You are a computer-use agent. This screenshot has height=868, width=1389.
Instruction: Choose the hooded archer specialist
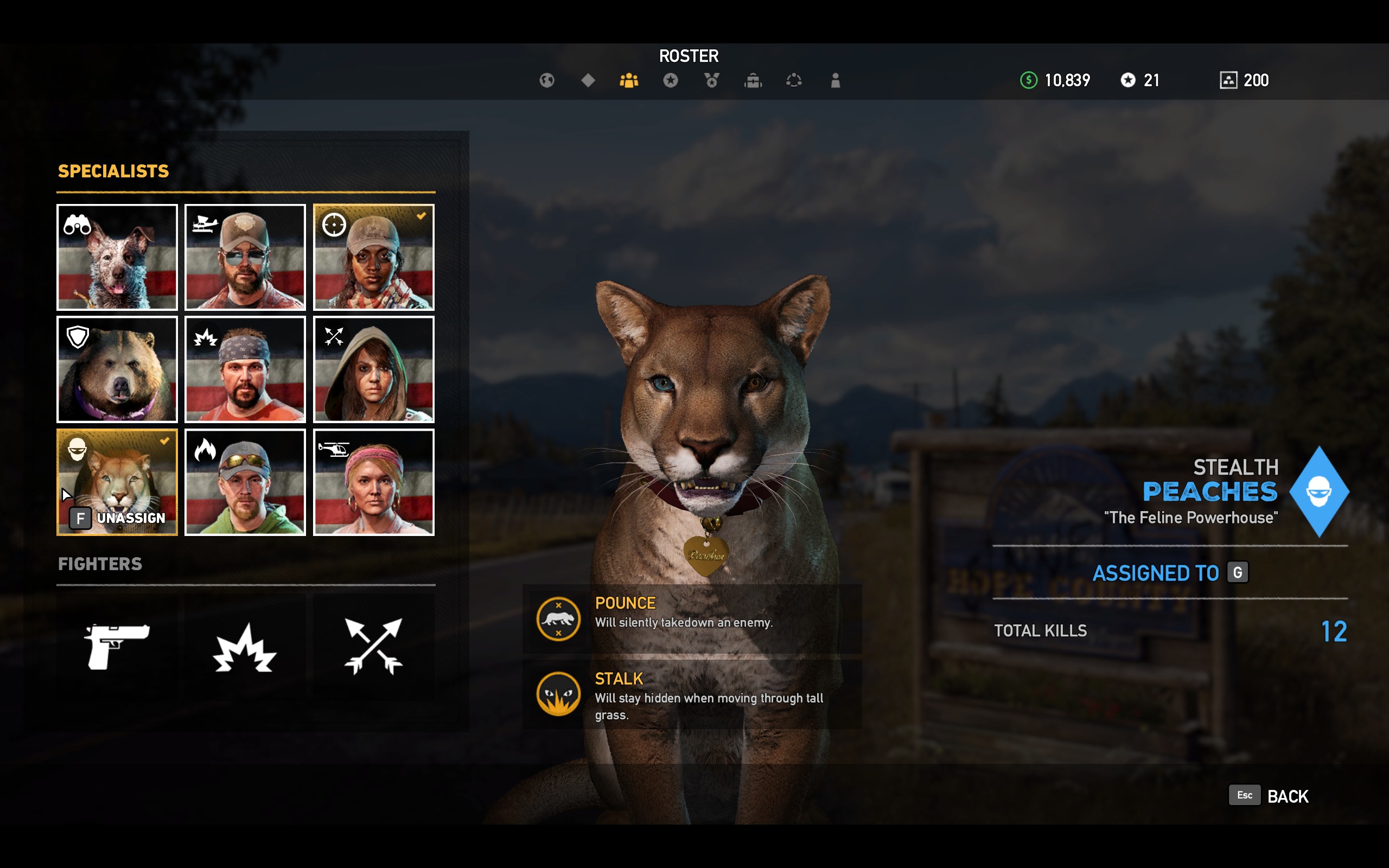point(374,369)
